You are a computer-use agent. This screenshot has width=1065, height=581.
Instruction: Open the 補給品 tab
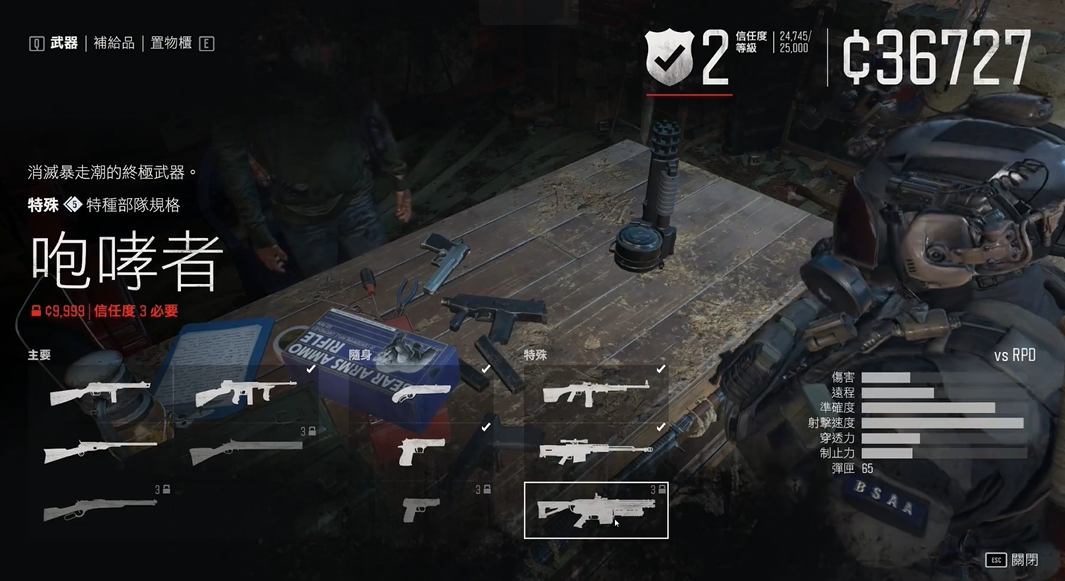pyautogui.click(x=114, y=43)
